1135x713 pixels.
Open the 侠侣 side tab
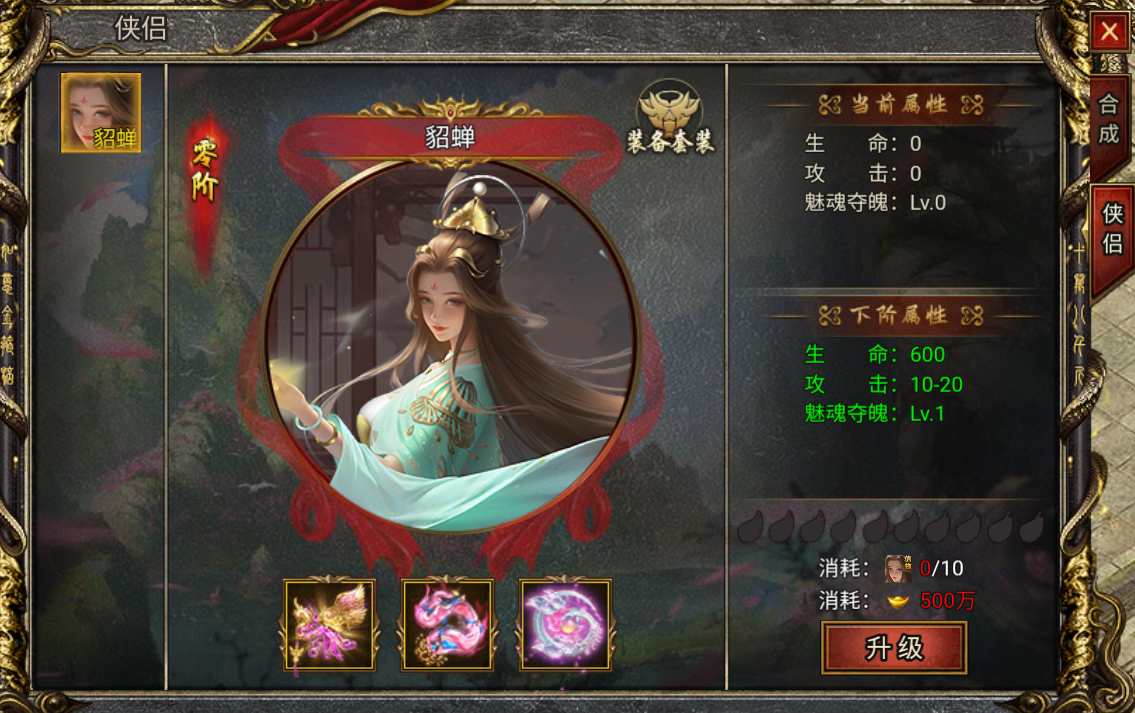click(1111, 228)
